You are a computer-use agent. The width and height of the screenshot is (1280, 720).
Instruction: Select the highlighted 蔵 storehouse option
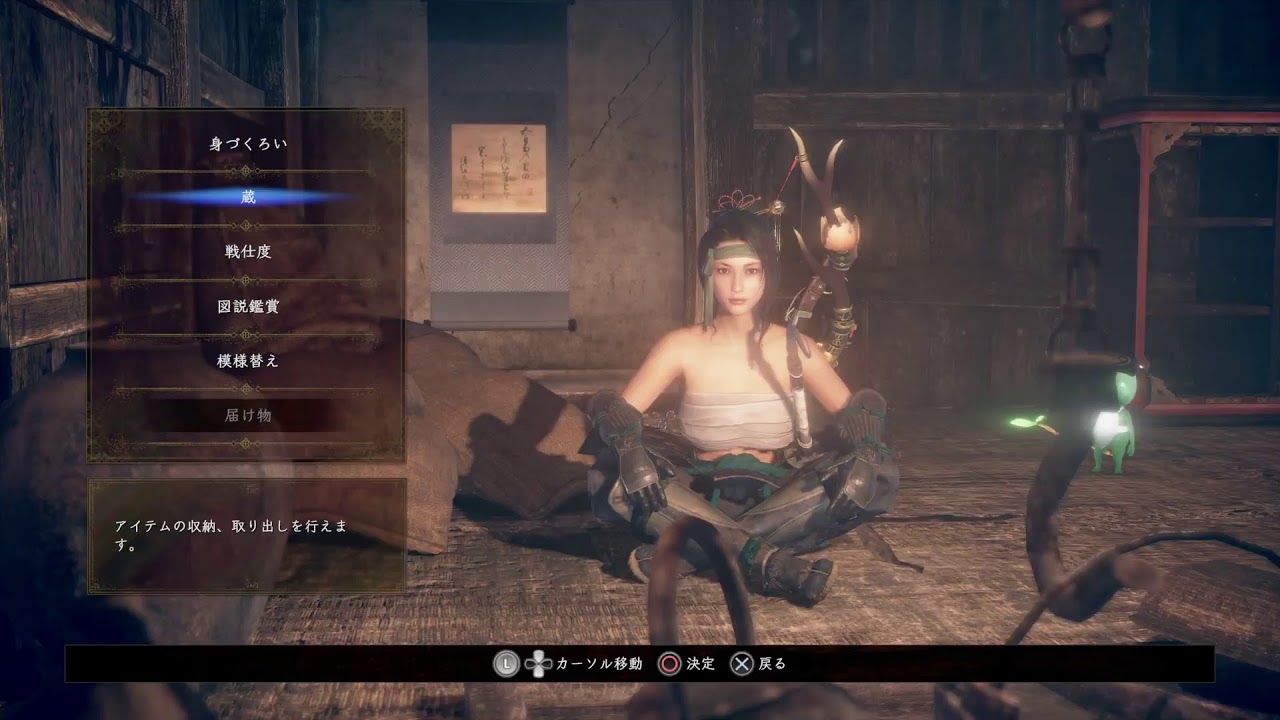pos(247,198)
